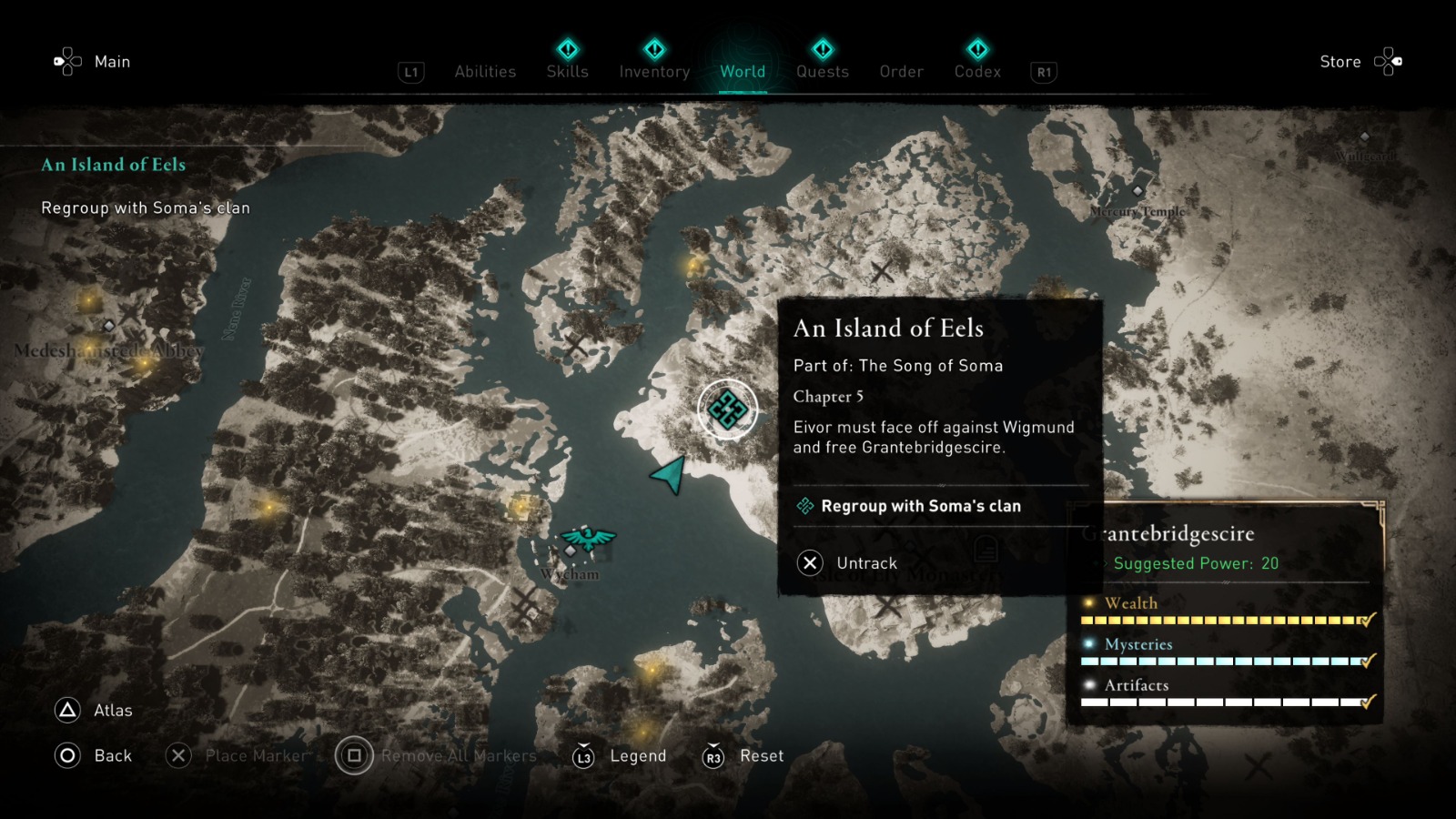Select the Inventory diamond icon
Image resolution: width=1456 pixels, height=819 pixels.
(x=653, y=50)
